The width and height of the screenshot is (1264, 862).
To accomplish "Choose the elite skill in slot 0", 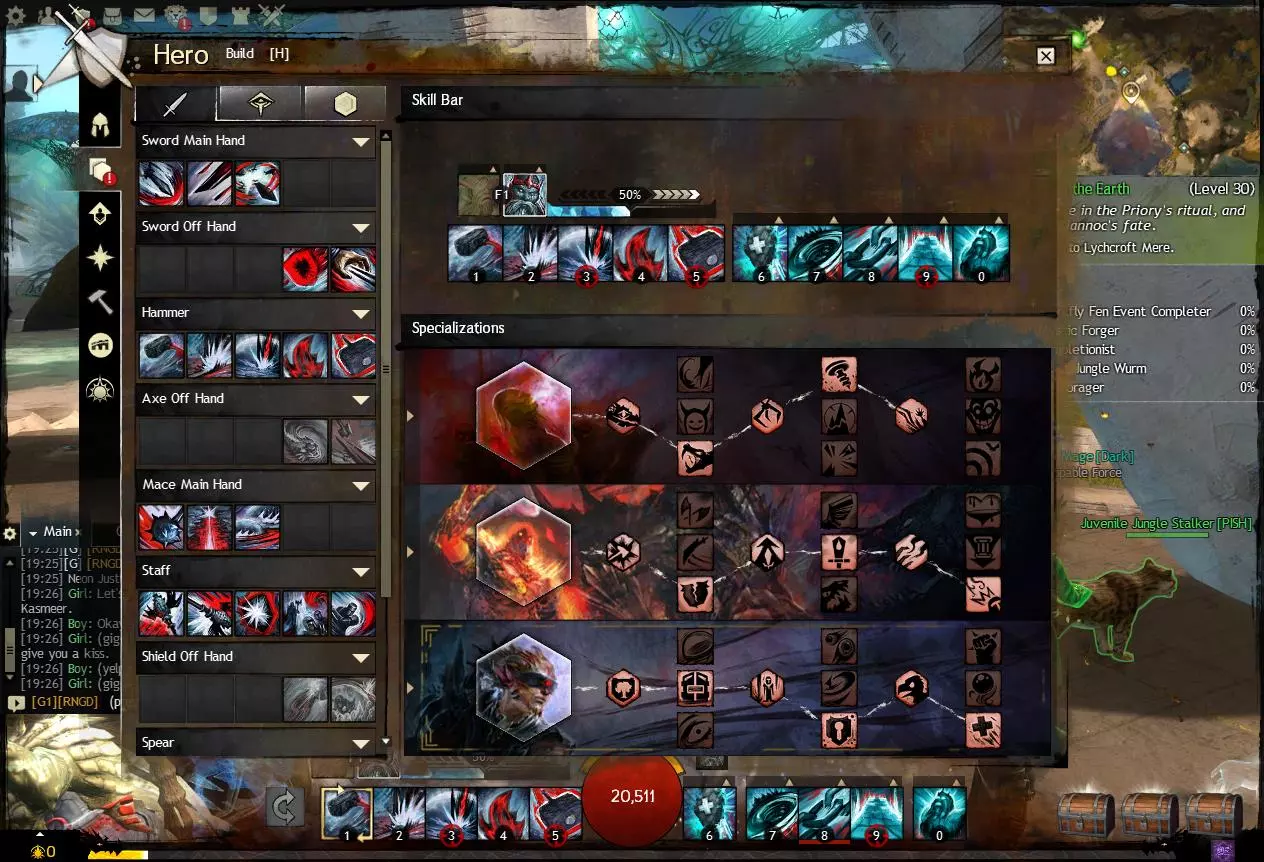I will coord(980,253).
